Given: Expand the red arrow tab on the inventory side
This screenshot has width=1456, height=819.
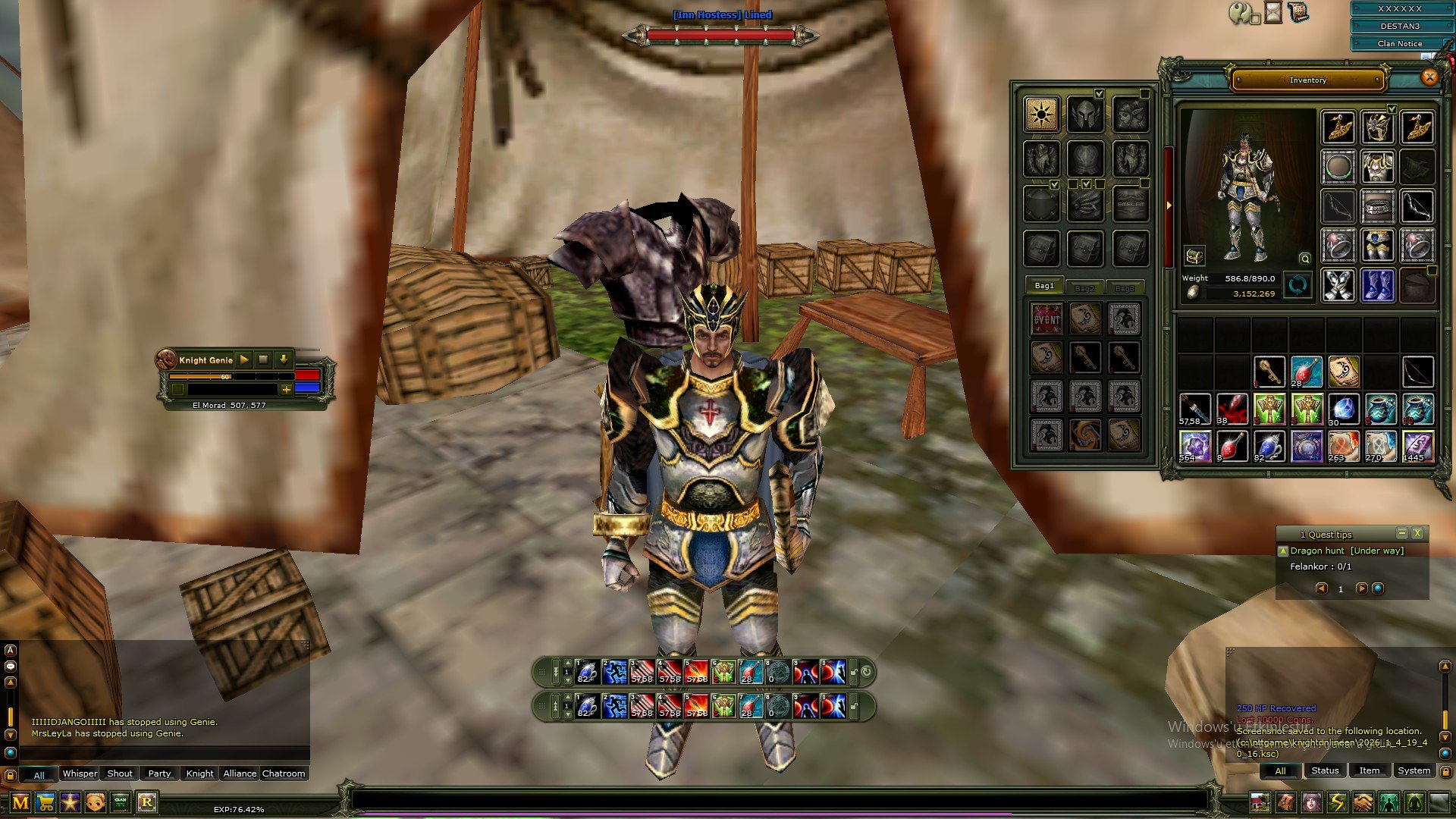Looking at the screenshot, I should pos(1169,205).
